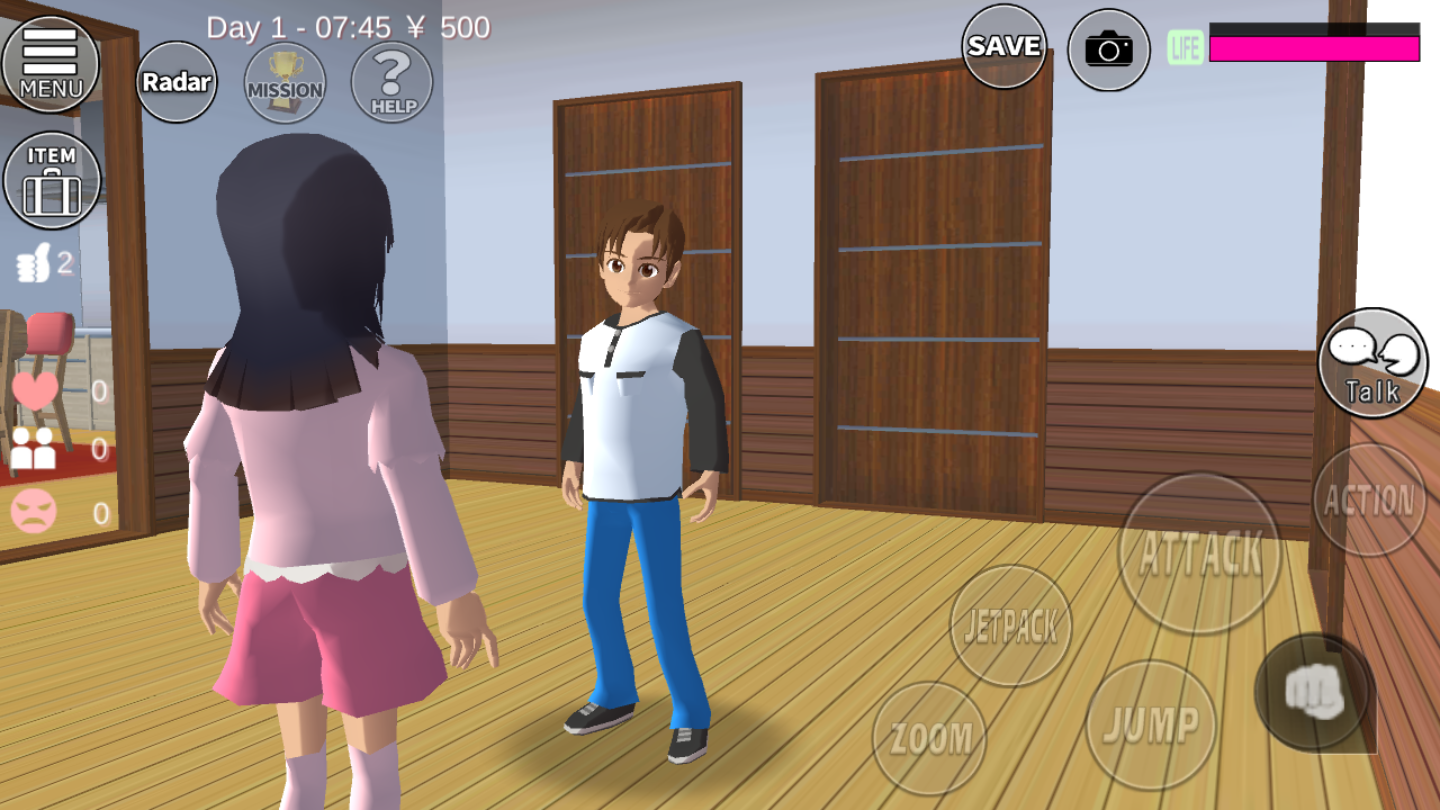Open the Item suitcase inventory
The width and height of the screenshot is (1440, 810).
click(52, 181)
